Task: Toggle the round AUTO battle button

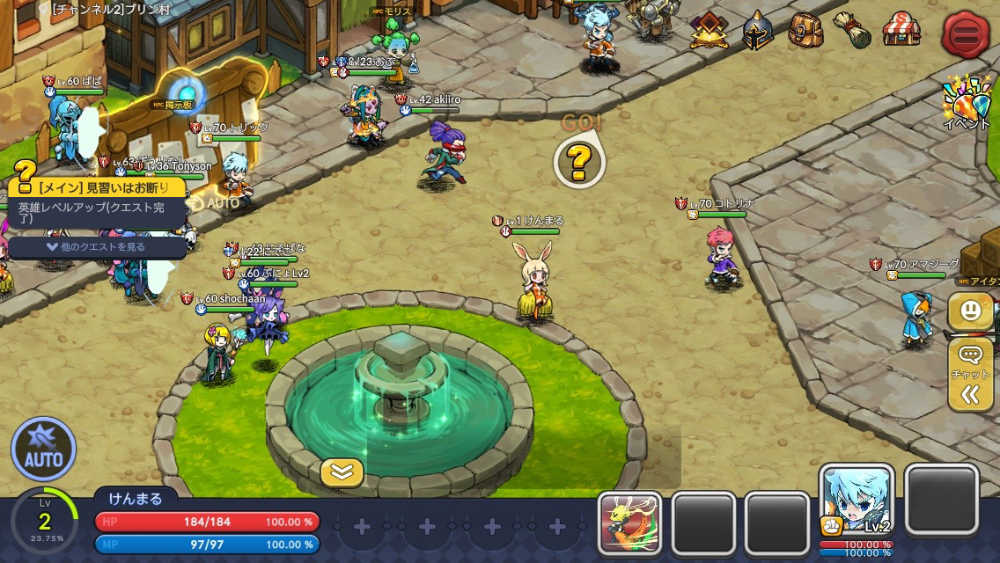Action: click(43, 450)
